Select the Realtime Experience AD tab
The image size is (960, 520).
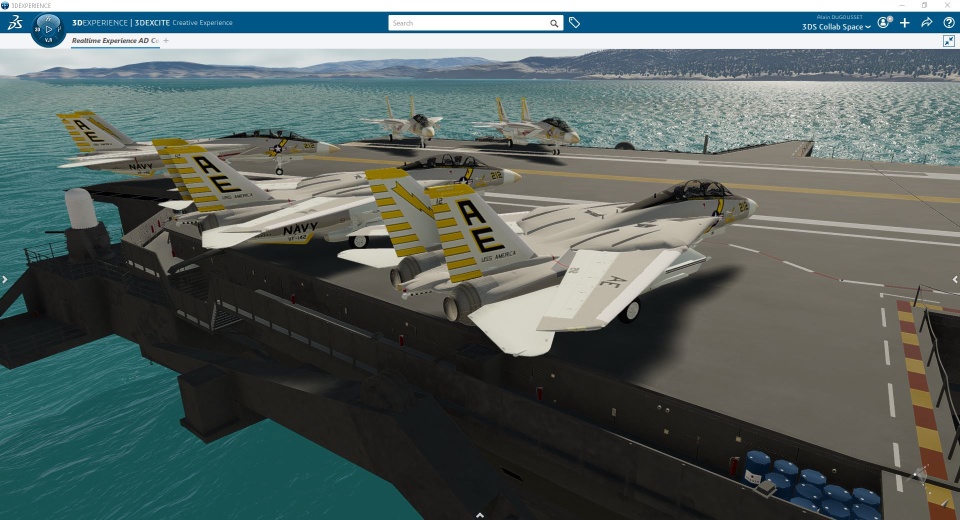pos(114,41)
